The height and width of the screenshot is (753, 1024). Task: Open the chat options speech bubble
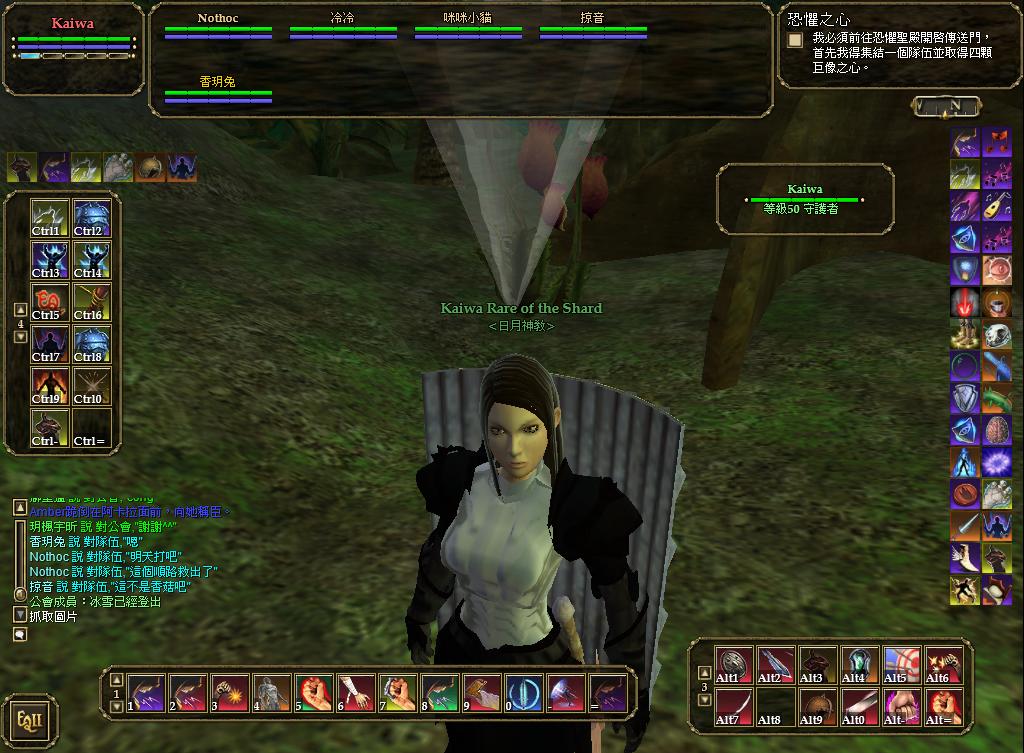click(20, 634)
